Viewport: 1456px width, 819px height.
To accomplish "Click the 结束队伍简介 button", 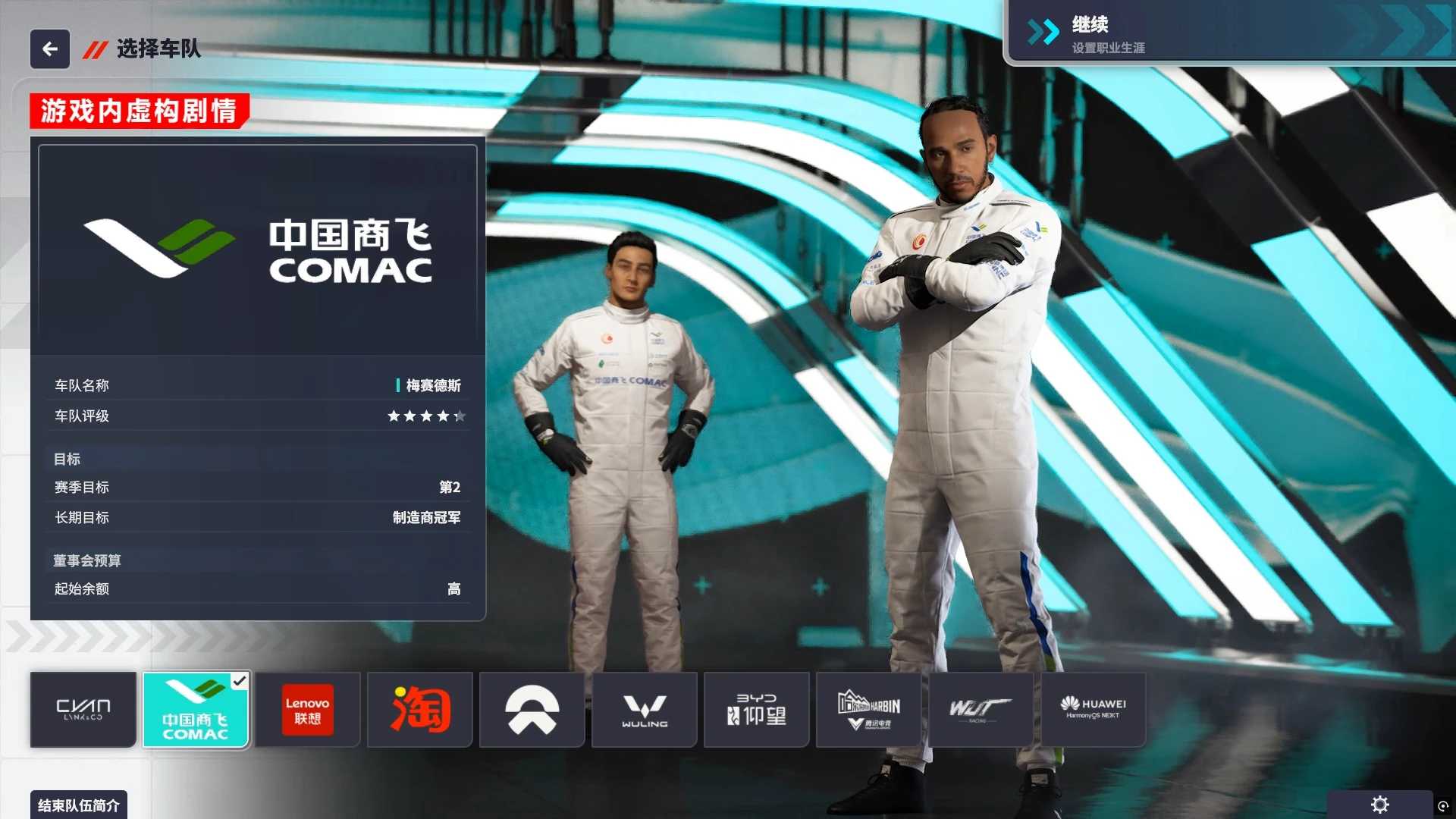I will 79,805.
